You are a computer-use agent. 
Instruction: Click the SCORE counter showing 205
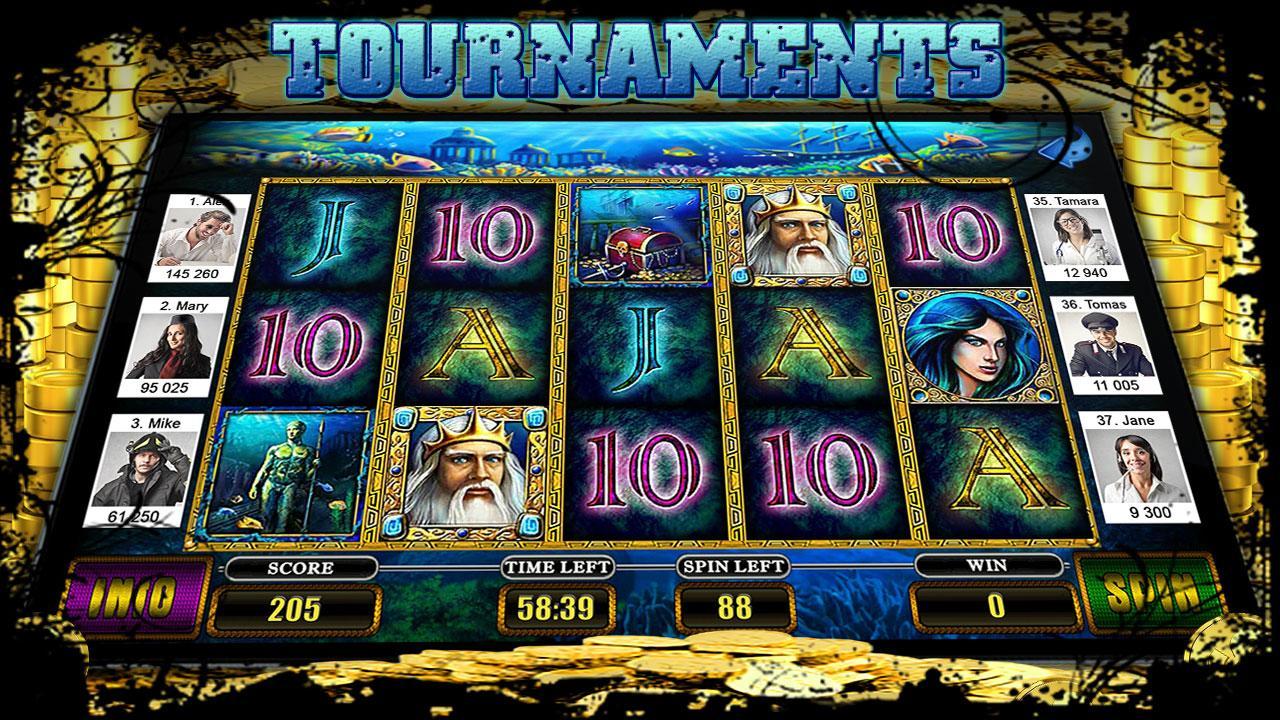[x=296, y=602]
